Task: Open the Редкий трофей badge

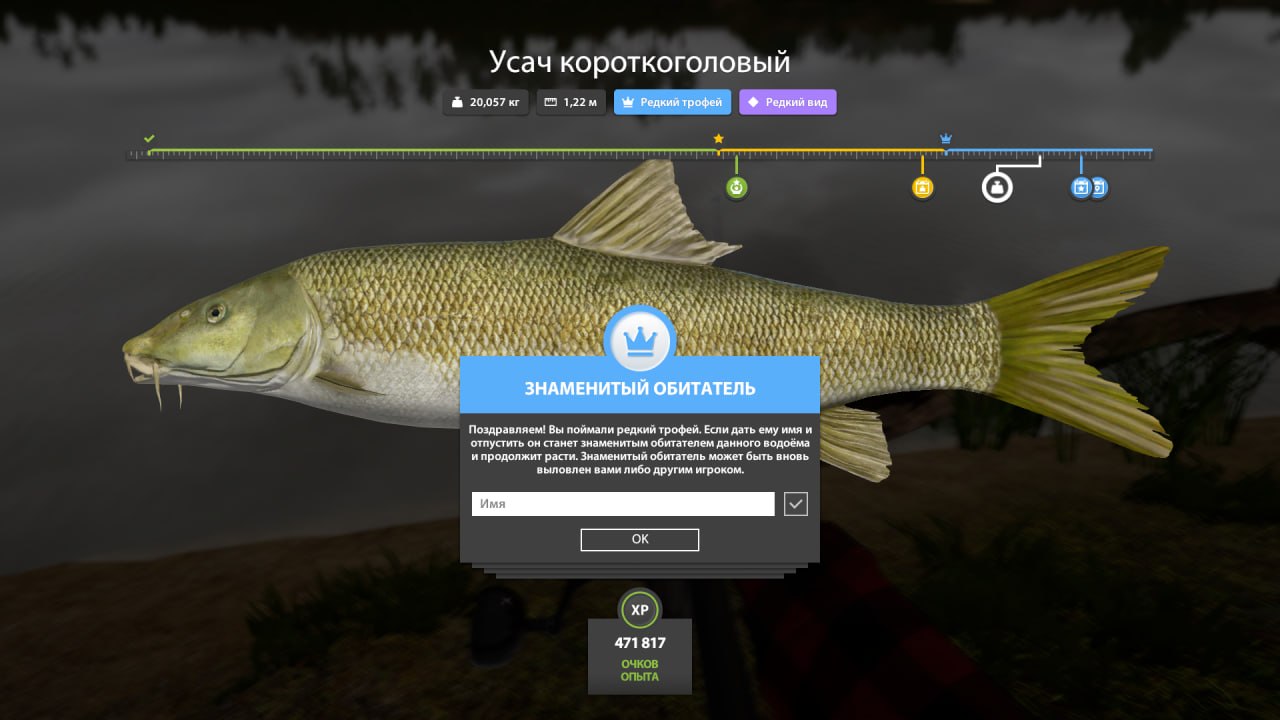Action: [672, 101]
